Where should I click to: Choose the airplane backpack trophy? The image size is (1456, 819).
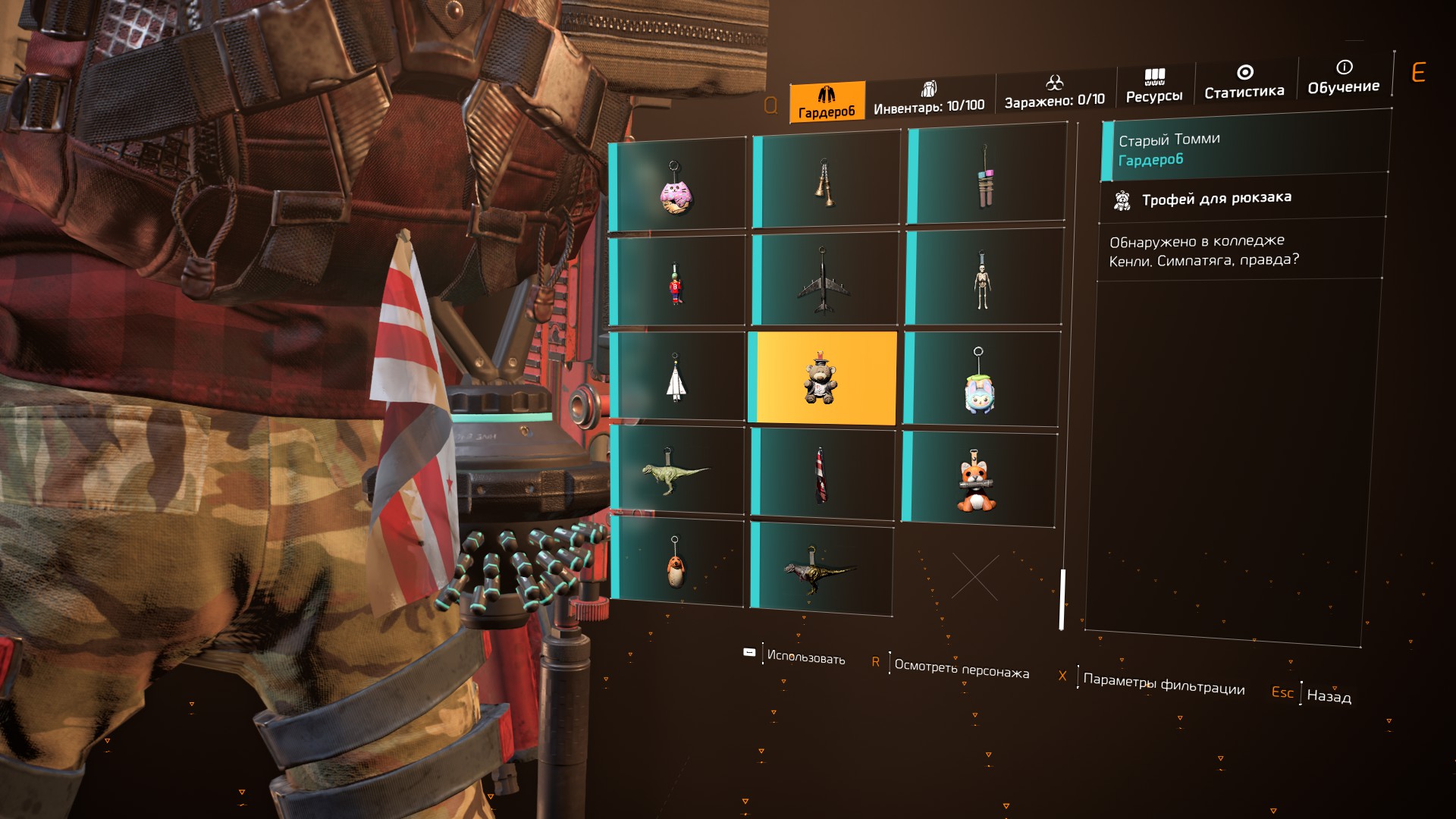[824, 281]
